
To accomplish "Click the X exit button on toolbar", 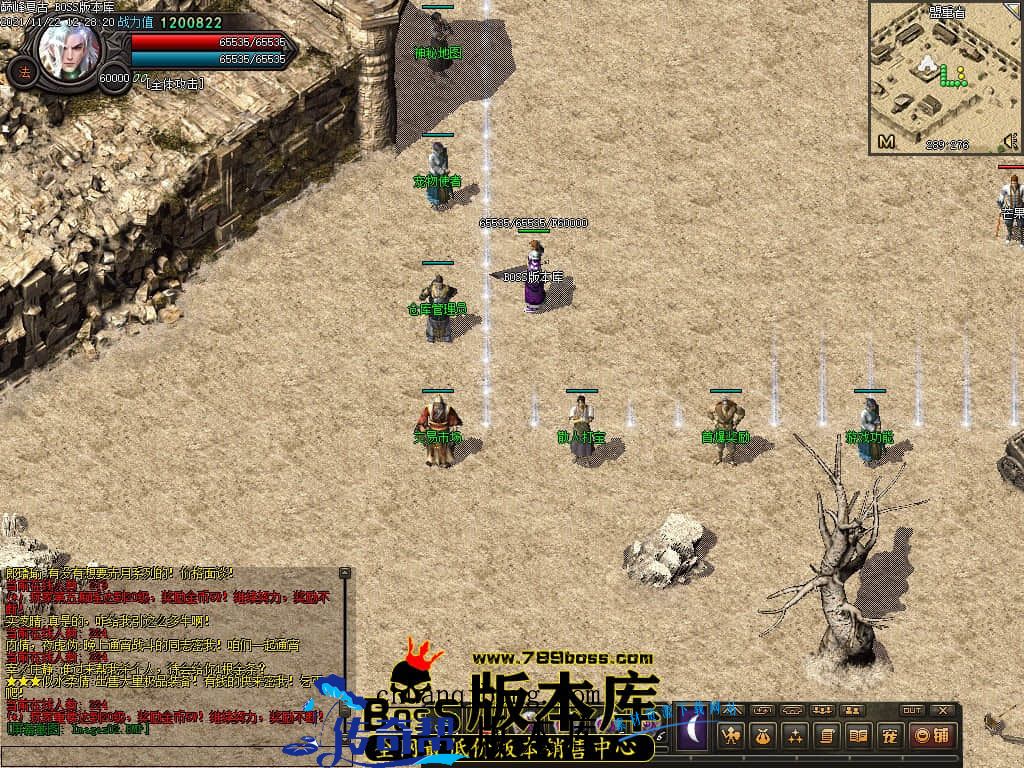I will coord(942,710).
